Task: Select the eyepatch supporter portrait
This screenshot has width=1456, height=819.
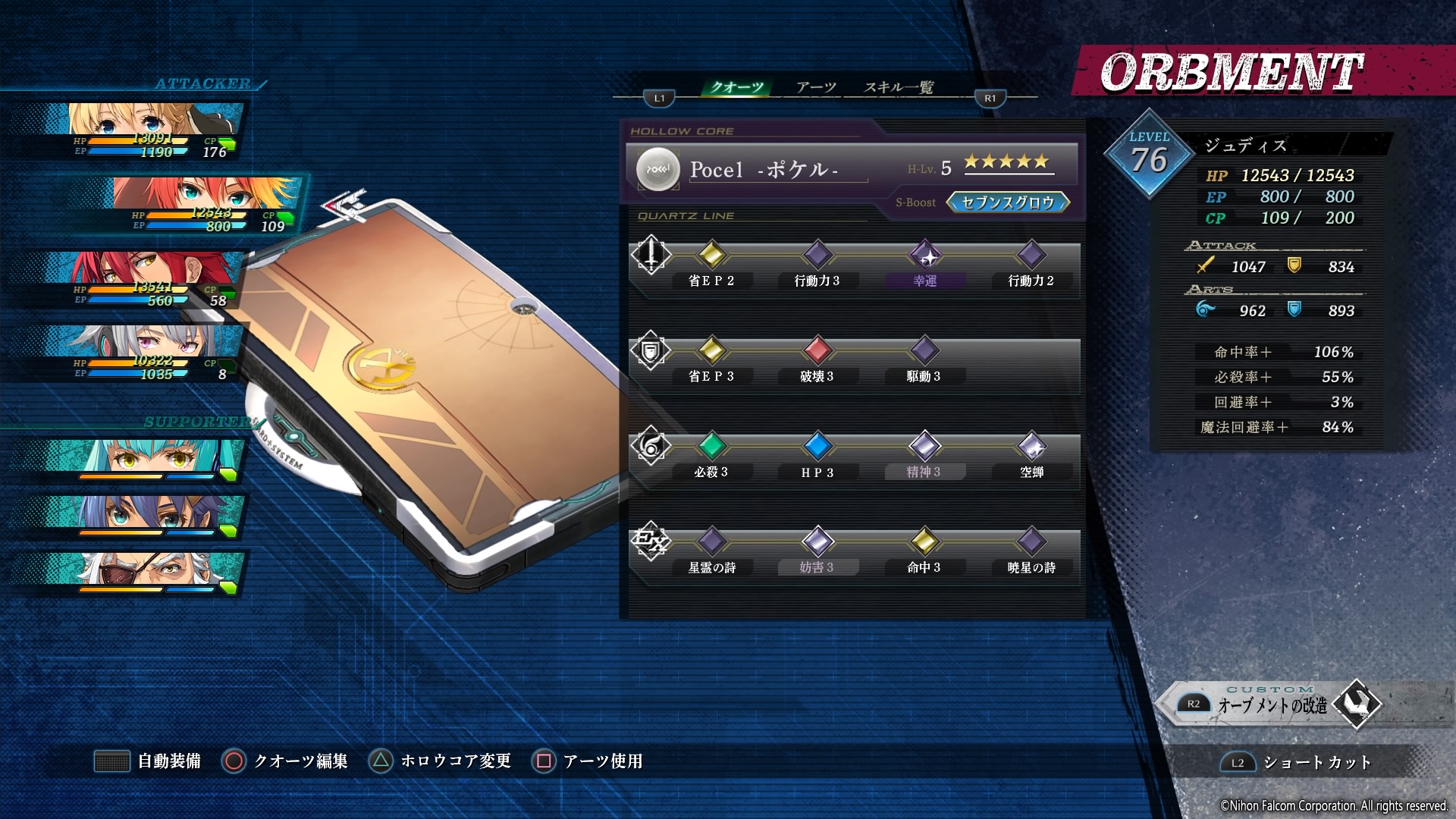Action: pos(152,573)
